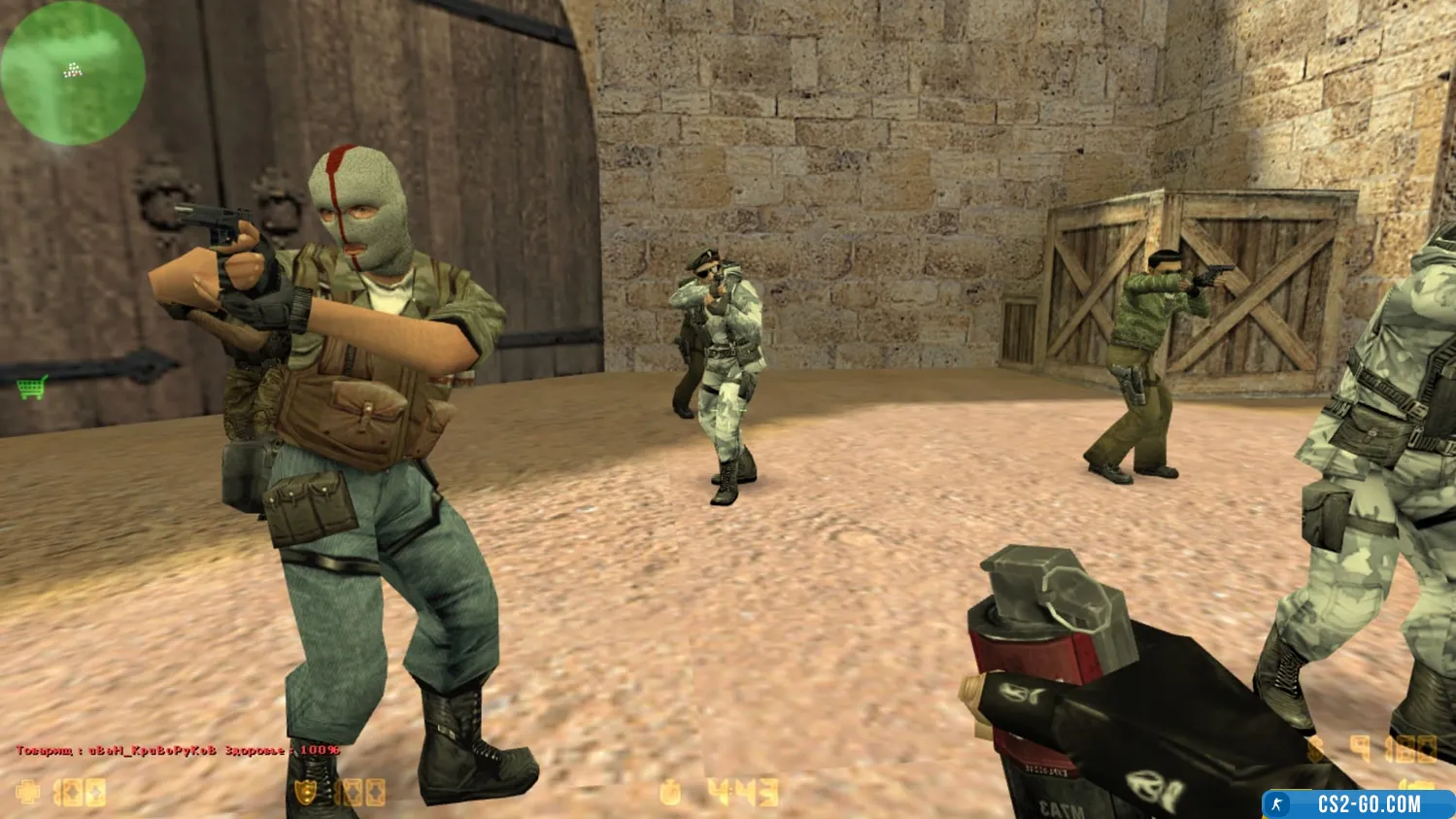Click the round timer clock icon
This screenshot has width=1456, height=819.
coord(670,794)
